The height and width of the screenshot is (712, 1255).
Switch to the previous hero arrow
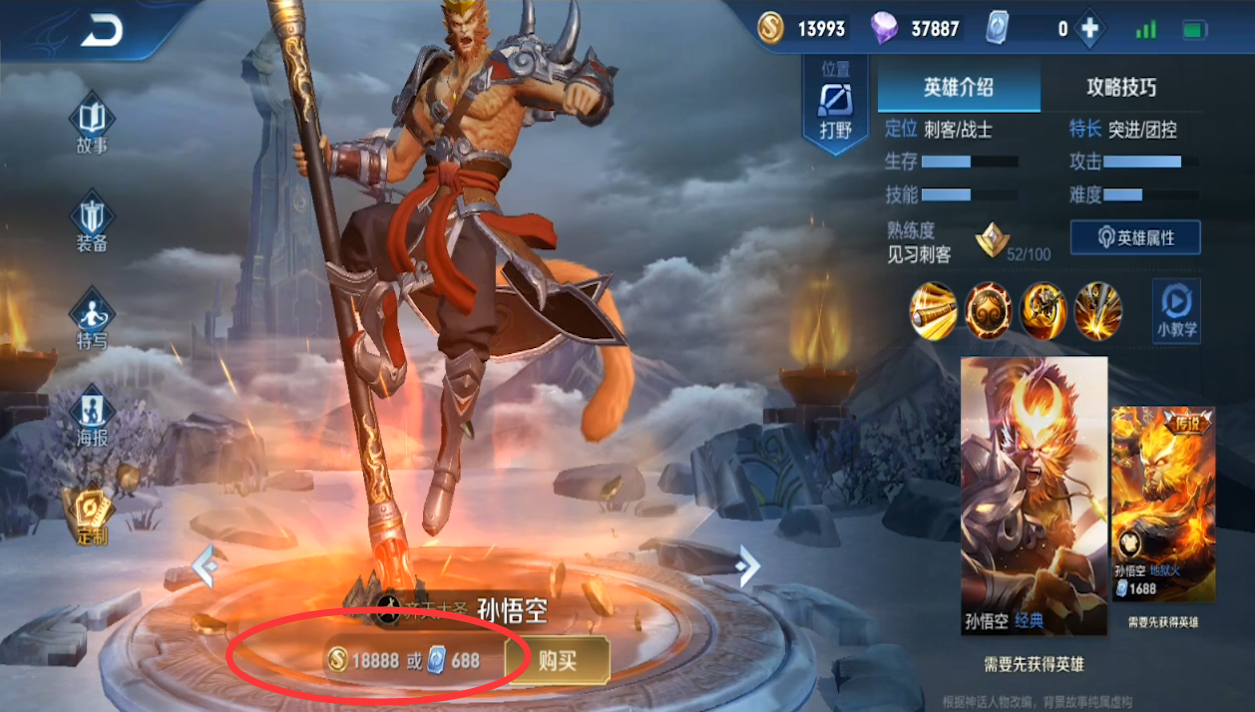click(205, 566)
